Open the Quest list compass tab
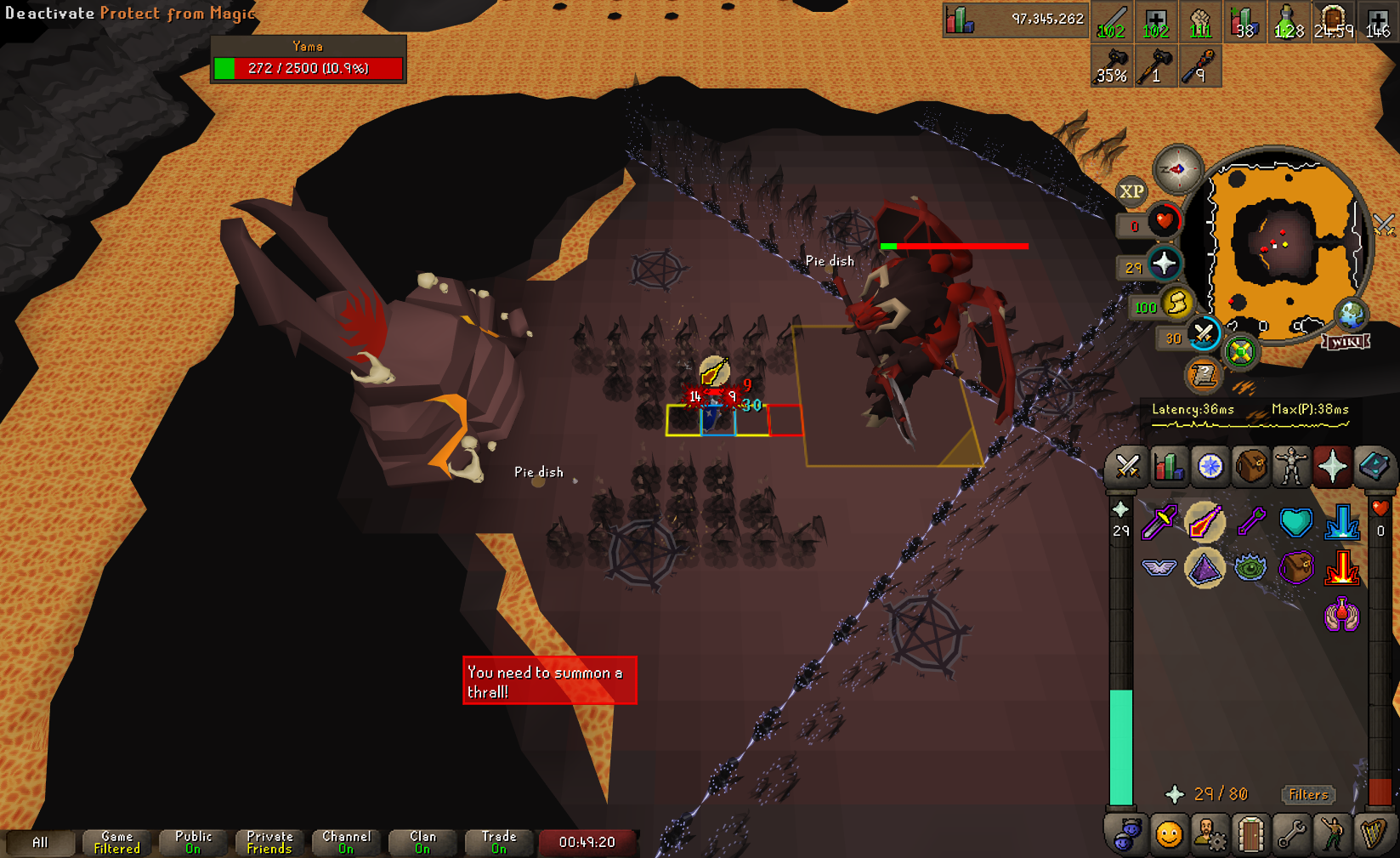Screen dimensions: 1400x858 click(1210, 467)
